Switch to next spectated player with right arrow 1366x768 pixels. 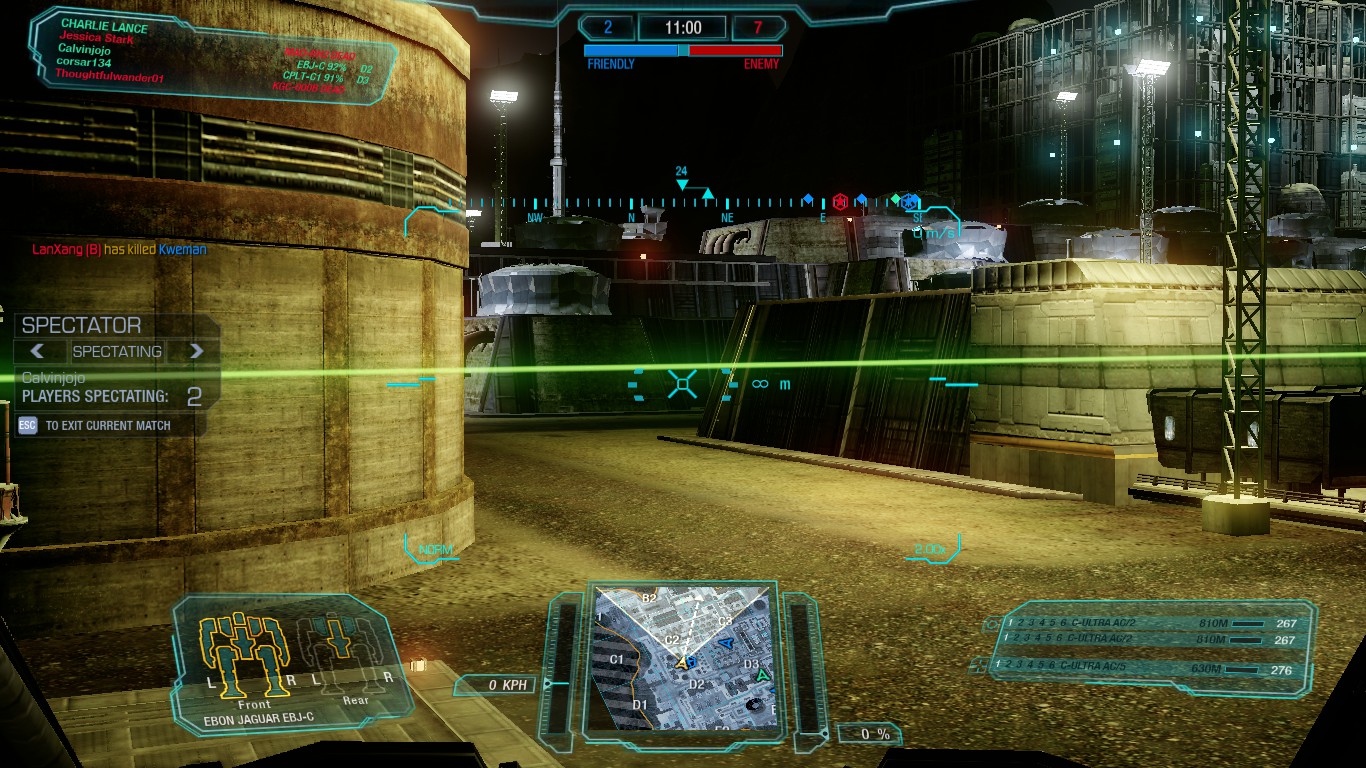click(x=196, y=351)
